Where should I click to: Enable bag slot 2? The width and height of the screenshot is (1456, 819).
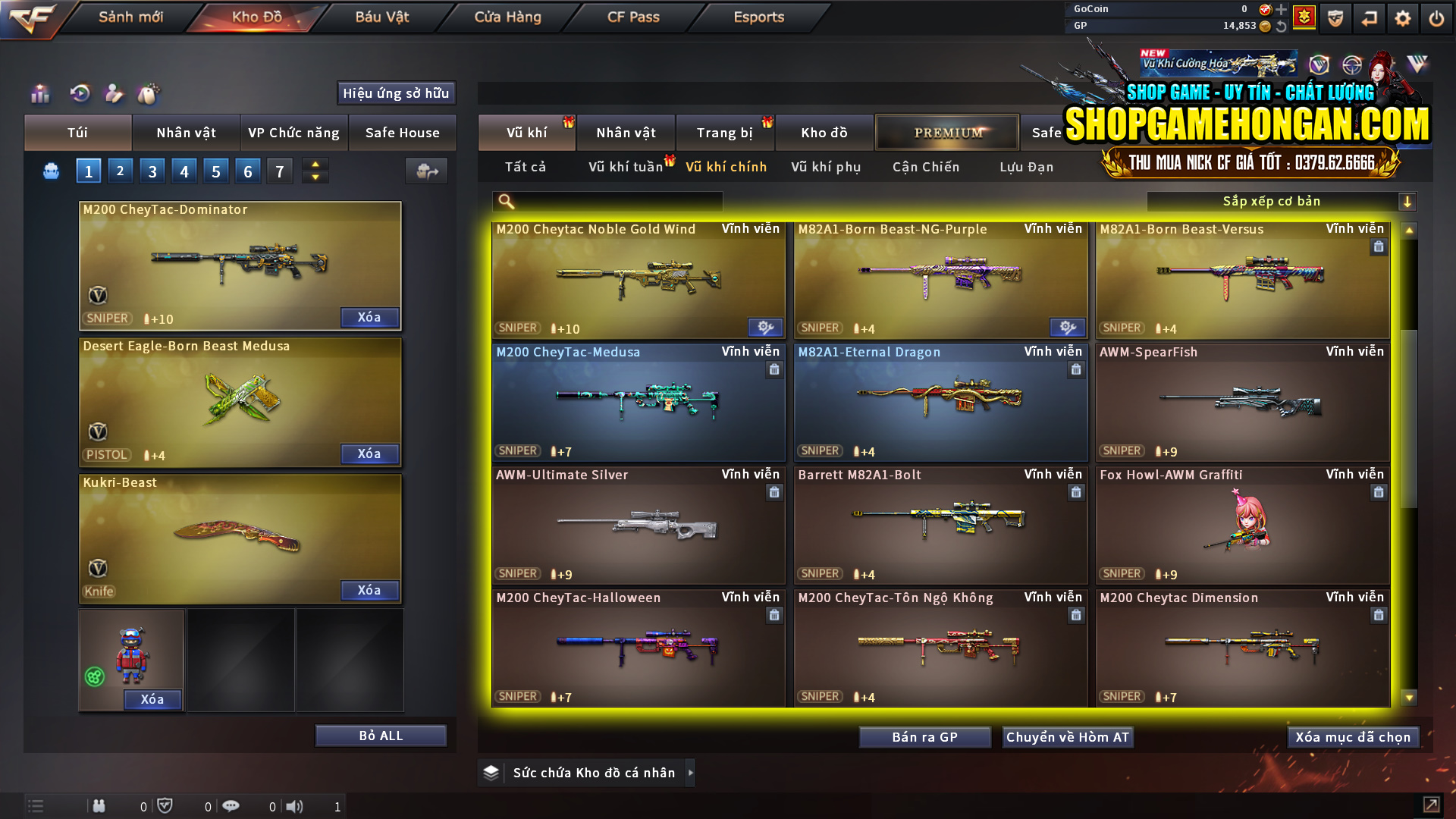[120, 171]
